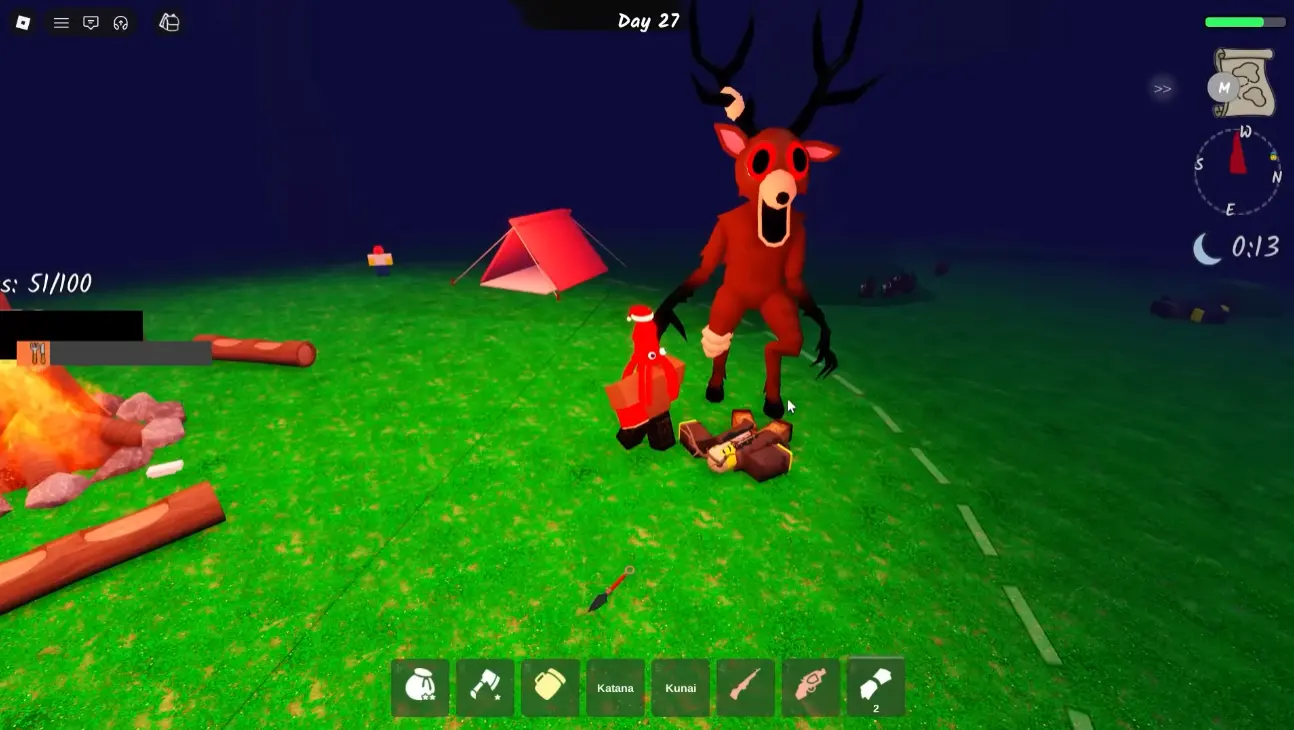The image size is (1294, 730).
Task: Toggle the moon day-night time indicator
Action: coord(1209,249)
